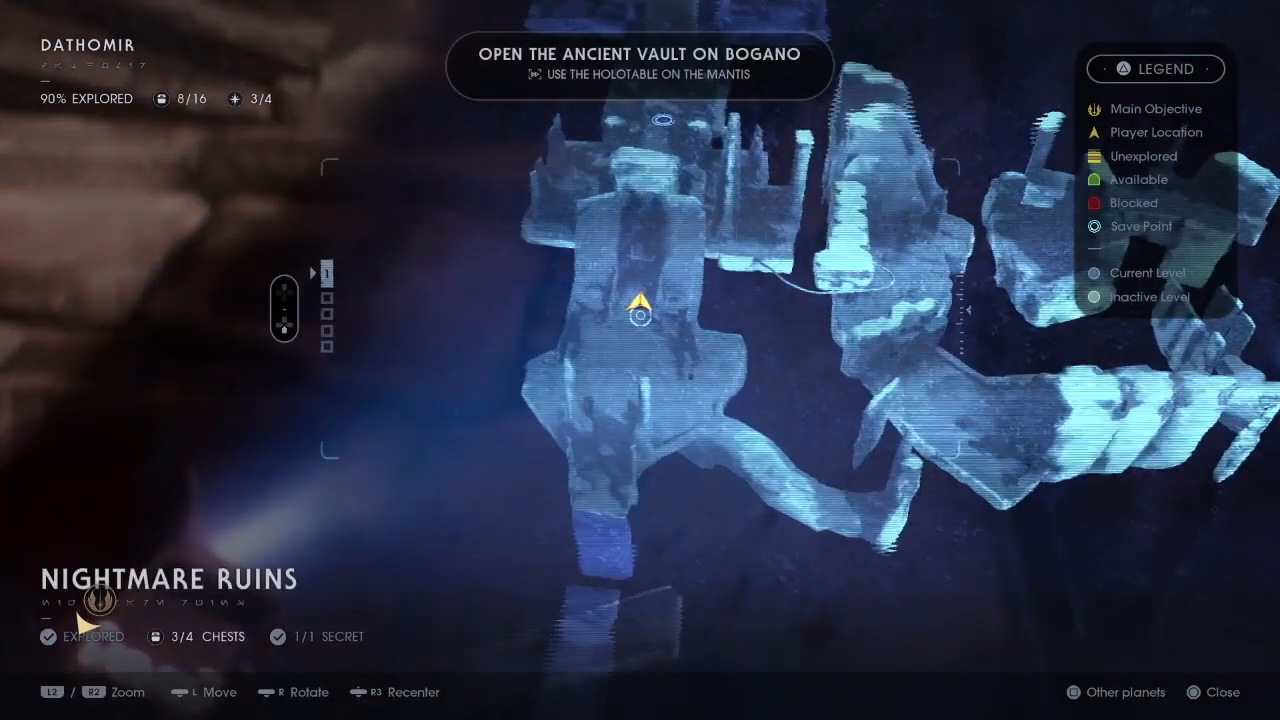
Task: Toggle the 3/4 Chests checkmark
Action: [x=156, y=637]
